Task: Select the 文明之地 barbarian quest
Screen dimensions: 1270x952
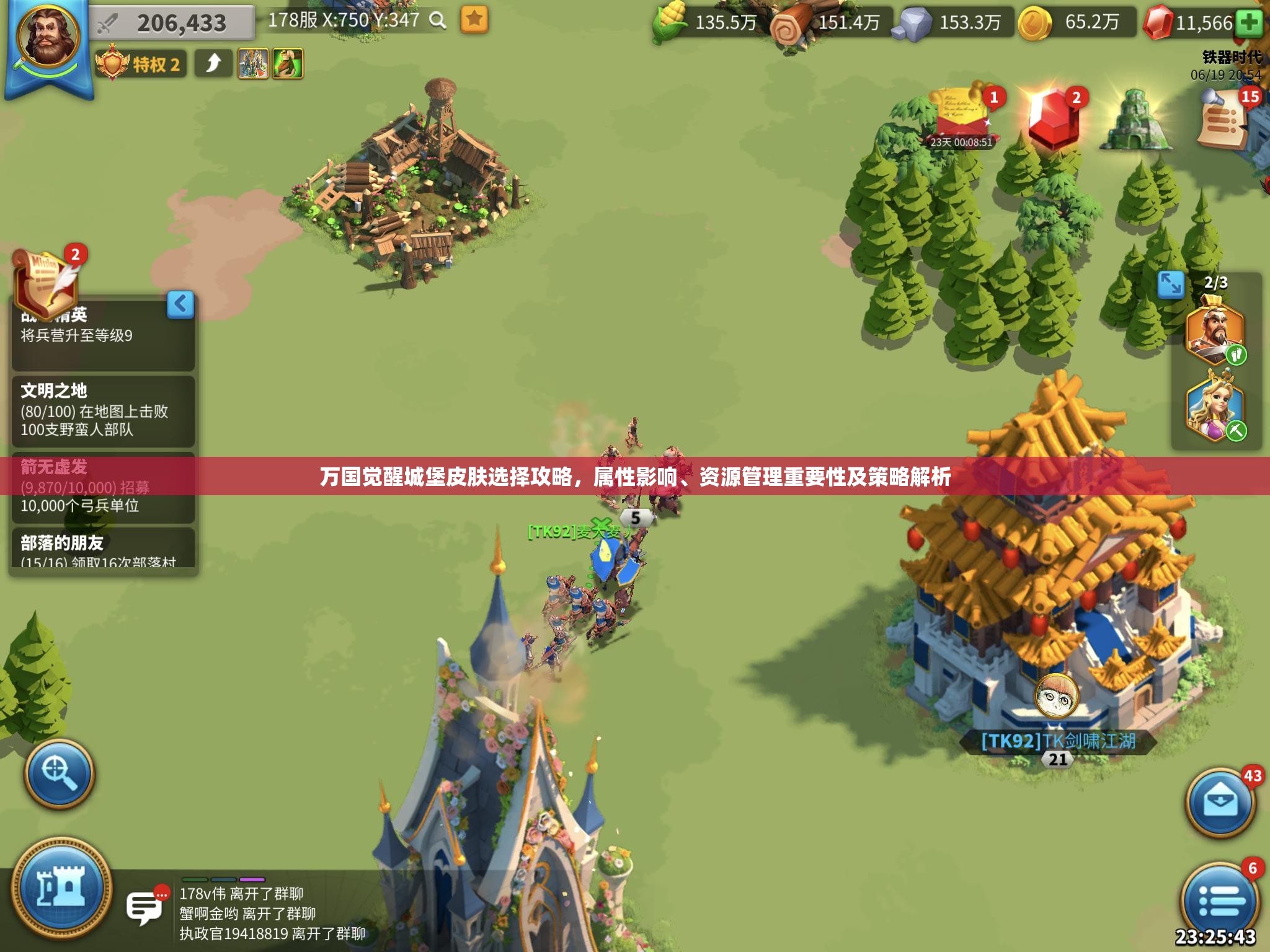Action: point(102,410)
